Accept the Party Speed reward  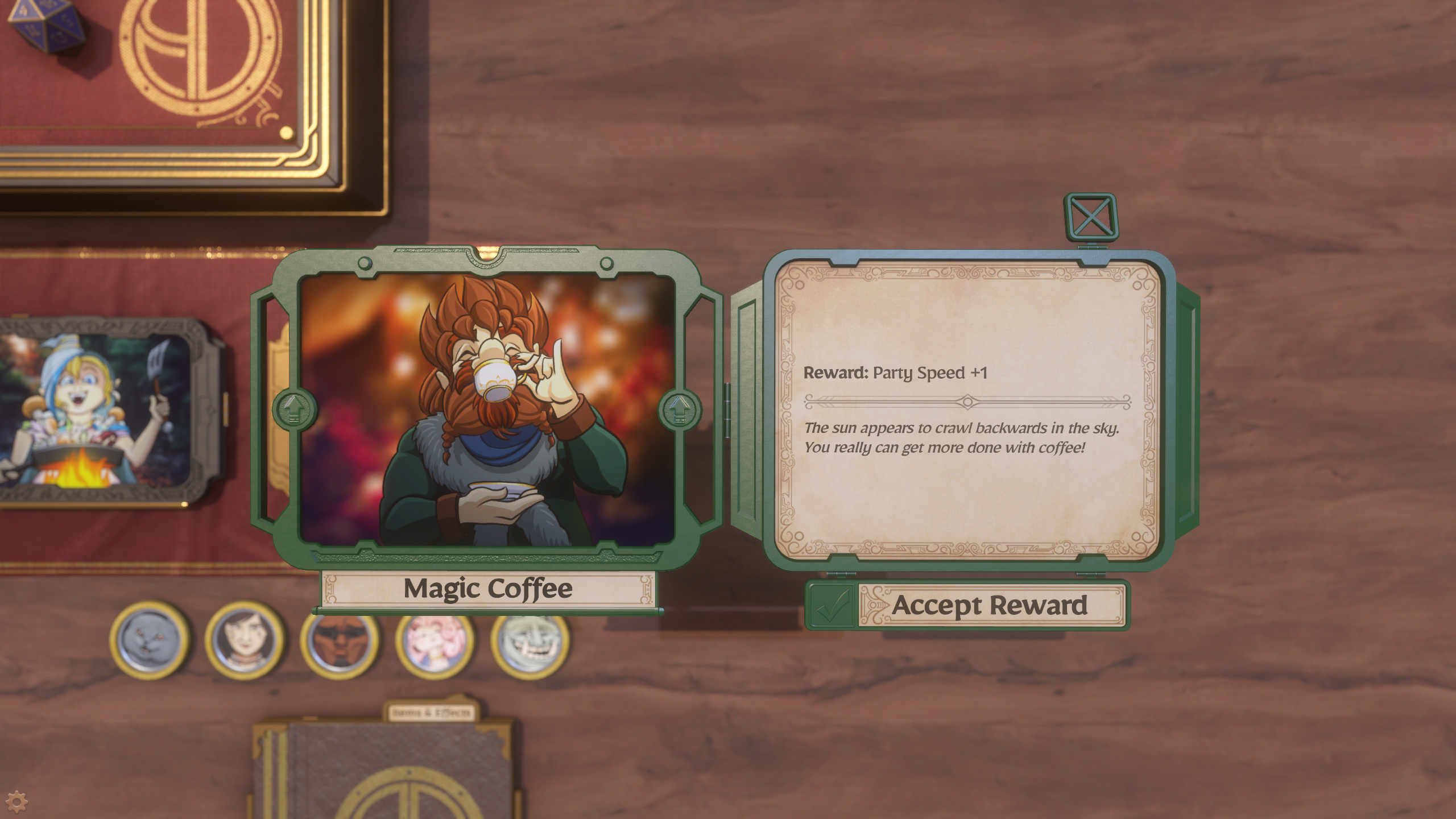click(967, 605)
